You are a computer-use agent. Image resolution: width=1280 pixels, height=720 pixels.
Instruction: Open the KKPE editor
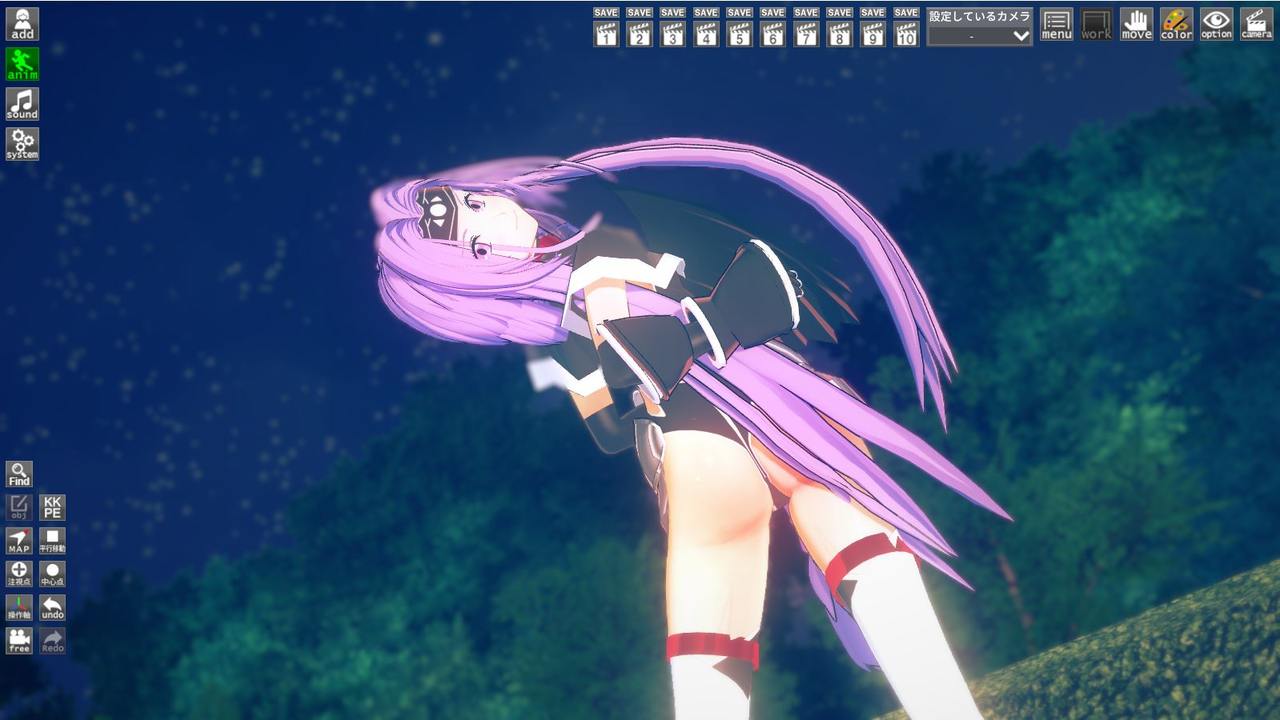click(x=52, y=507)
